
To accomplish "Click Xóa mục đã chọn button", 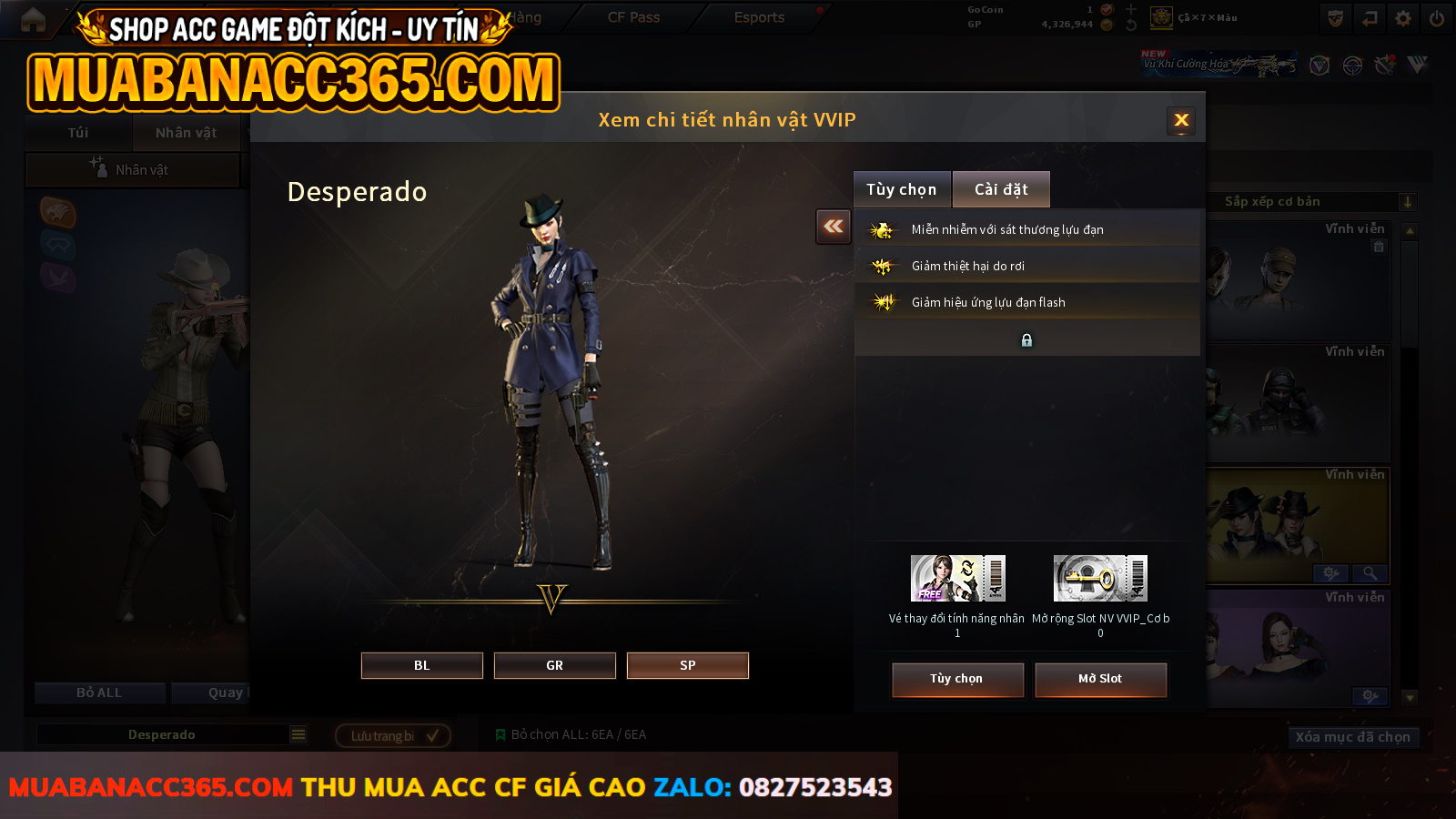I will click(x=1352, y=737).
